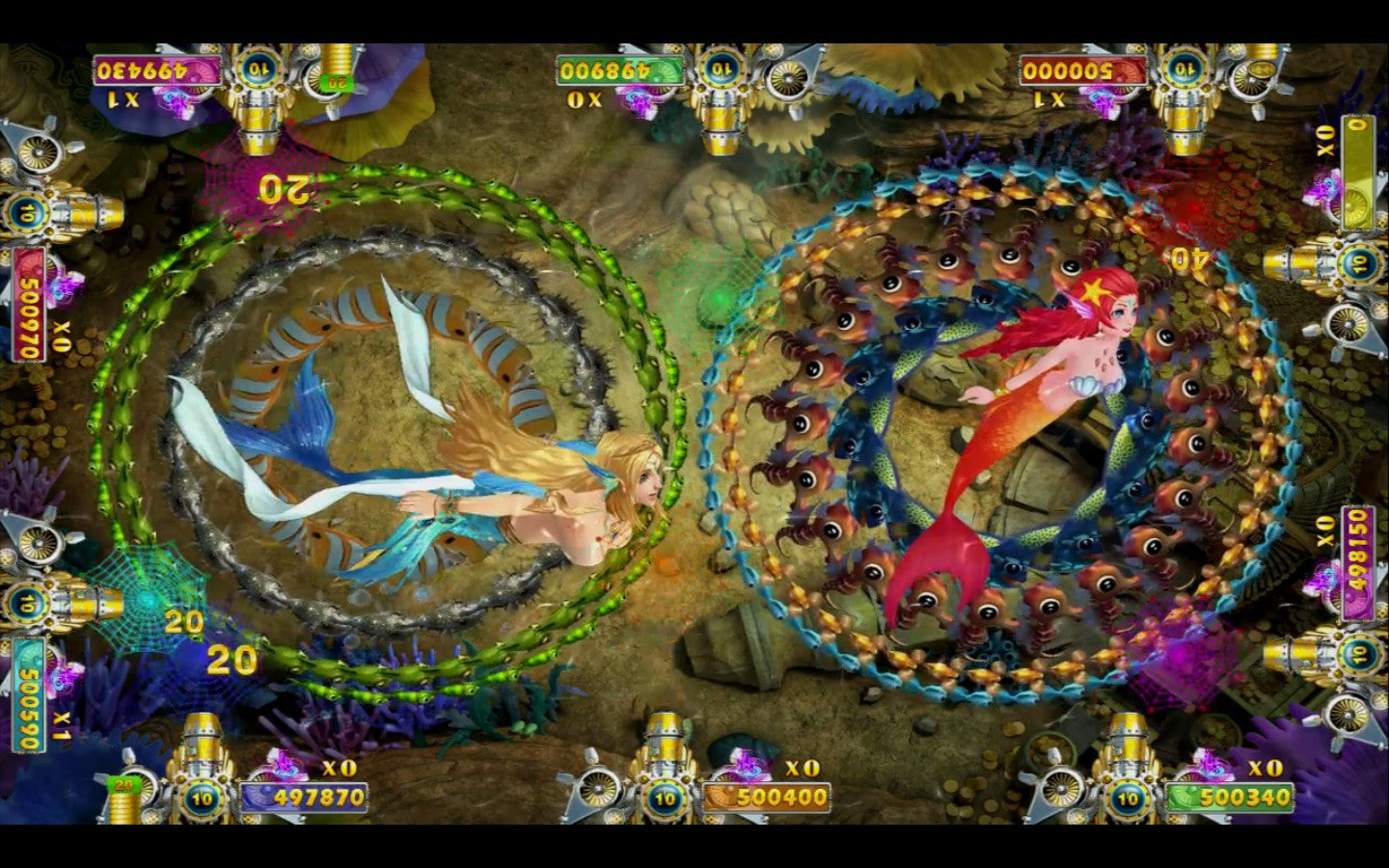Choose the upside-down cannon by the 500000 score
The width and height of the screenshot is (1389, 868).
(1182, 96)
